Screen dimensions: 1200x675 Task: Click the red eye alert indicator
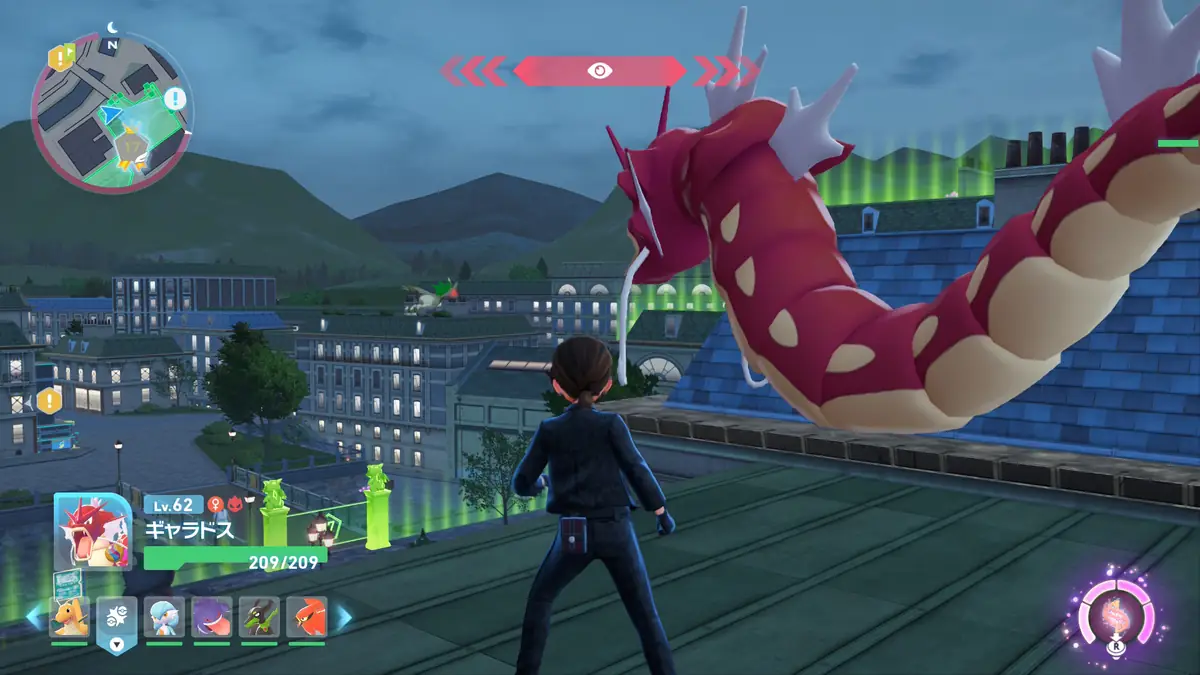(x=599, y=70)
